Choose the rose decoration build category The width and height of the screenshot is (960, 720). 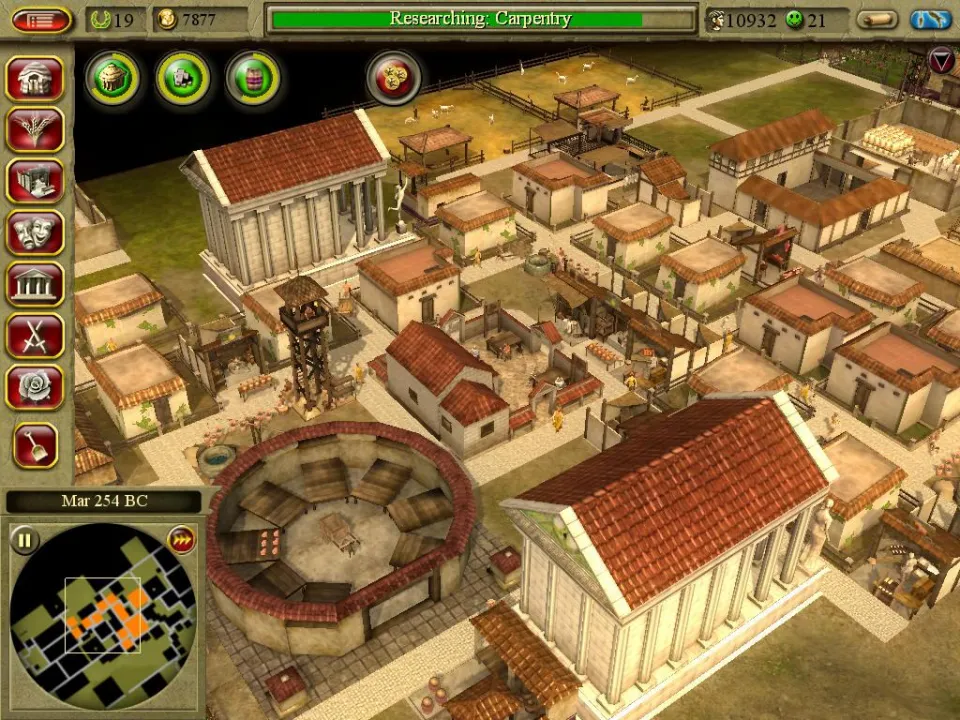coord(35,386)
